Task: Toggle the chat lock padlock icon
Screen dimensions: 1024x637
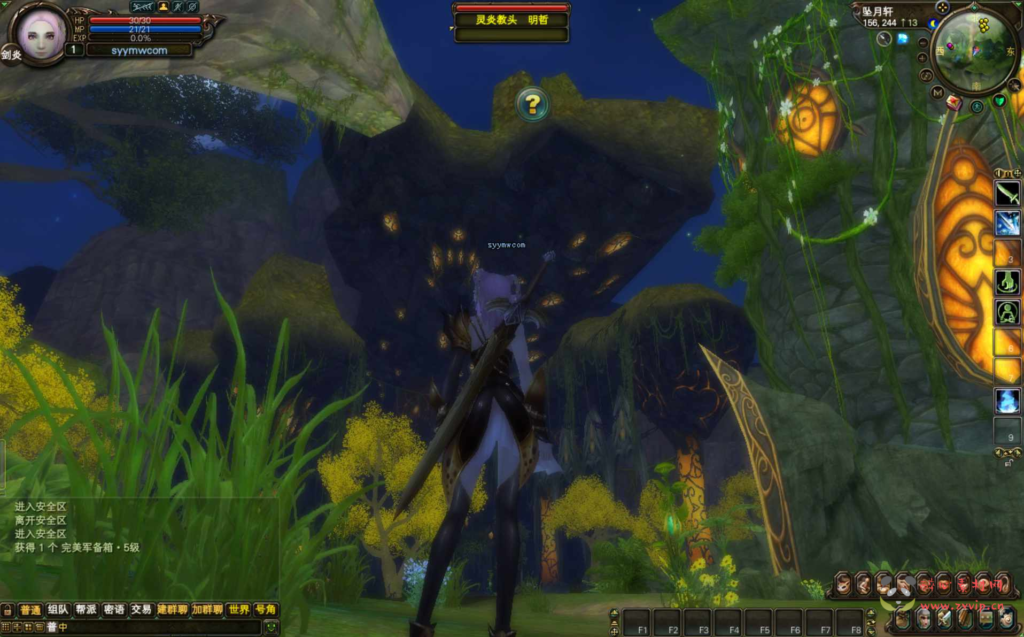Action: coord(6,609)
